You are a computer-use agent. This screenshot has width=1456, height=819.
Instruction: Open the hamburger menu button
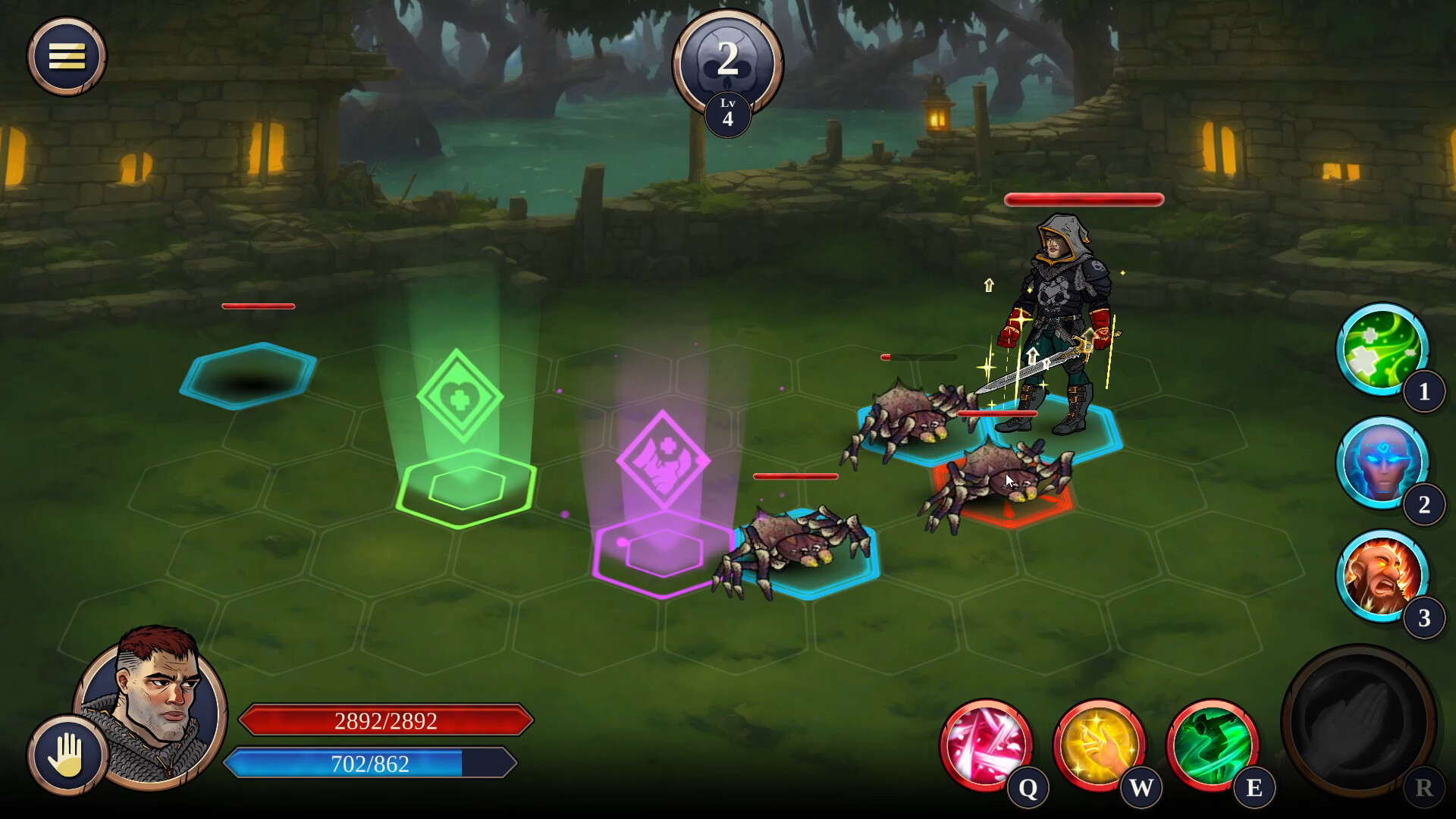tap(67, 56)
